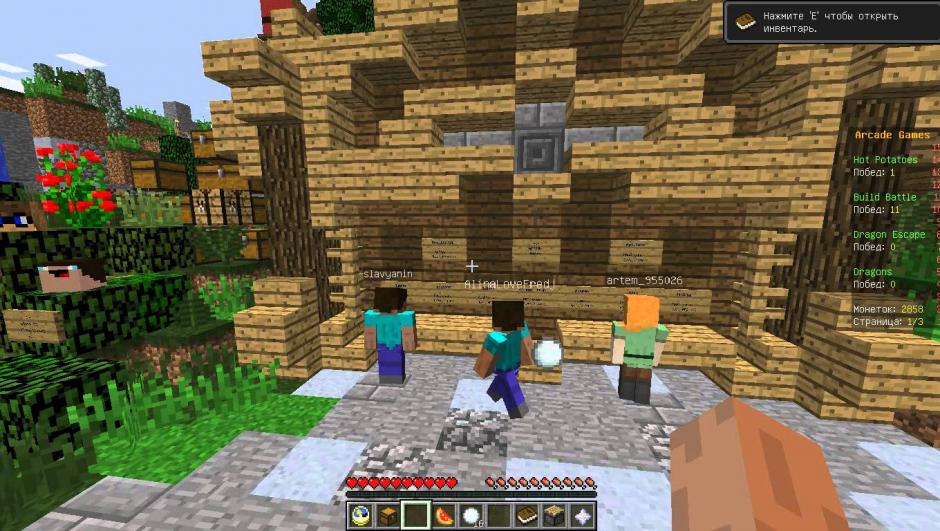
Task: Pick the snowball stack in the hotbar
Action: (x=471, y=515)
